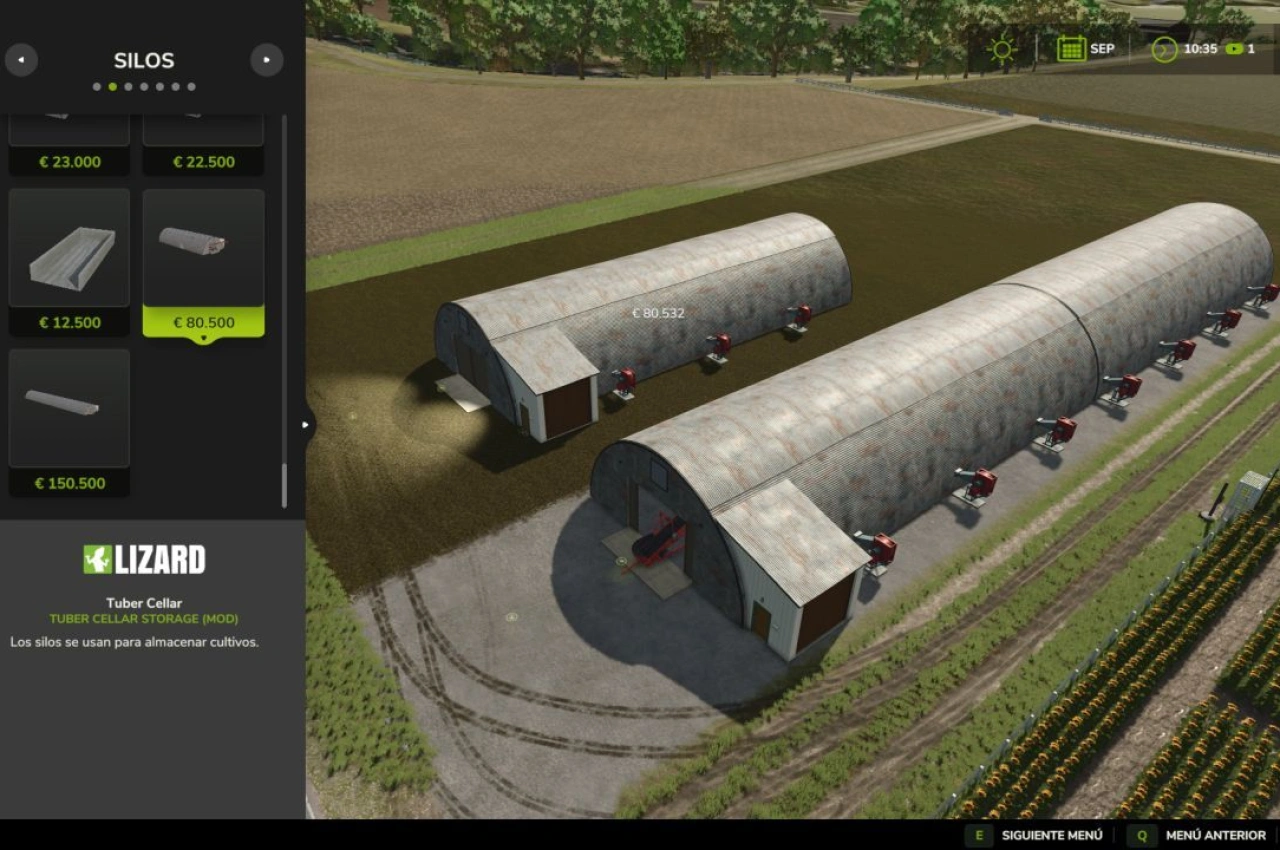
Task: Select the Lizard brand logo
Action: tap(146, 560)
